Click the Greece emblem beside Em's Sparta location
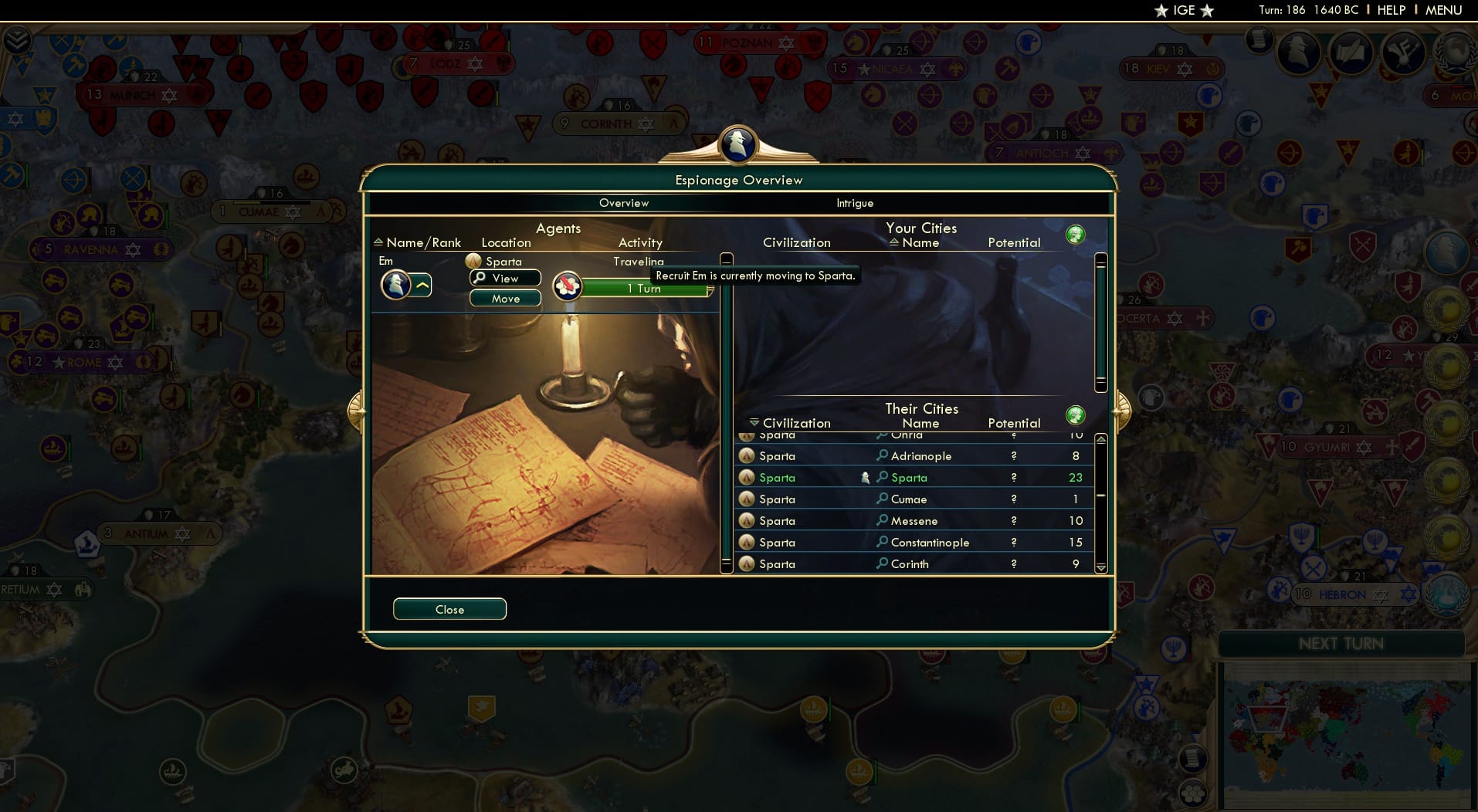This screenshot has height=812, width=1478. [x=473, y=261]
